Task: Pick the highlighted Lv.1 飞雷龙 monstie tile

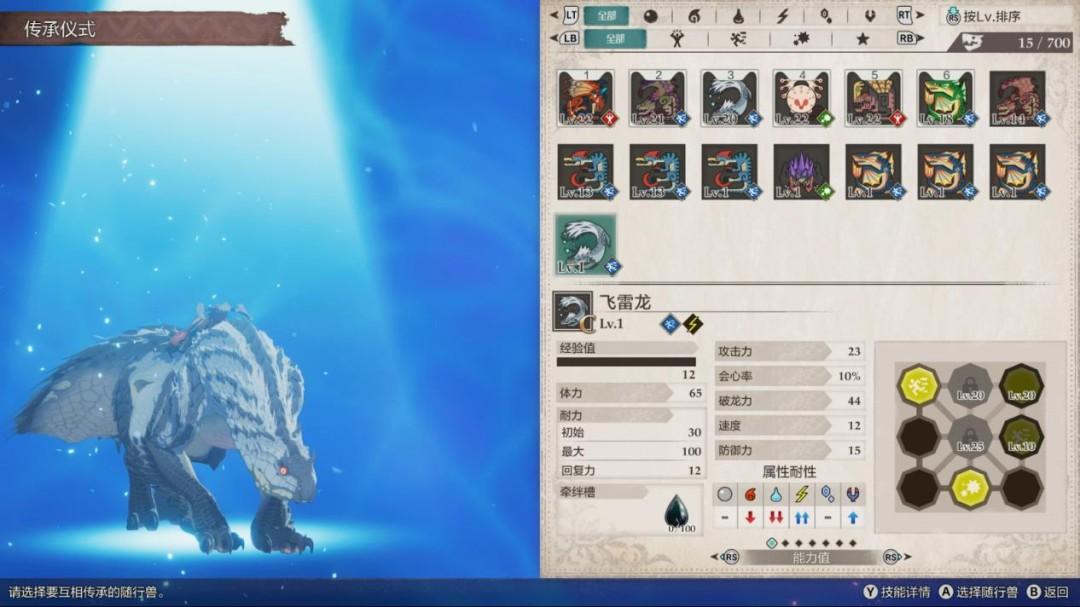Action: [586, 244]
